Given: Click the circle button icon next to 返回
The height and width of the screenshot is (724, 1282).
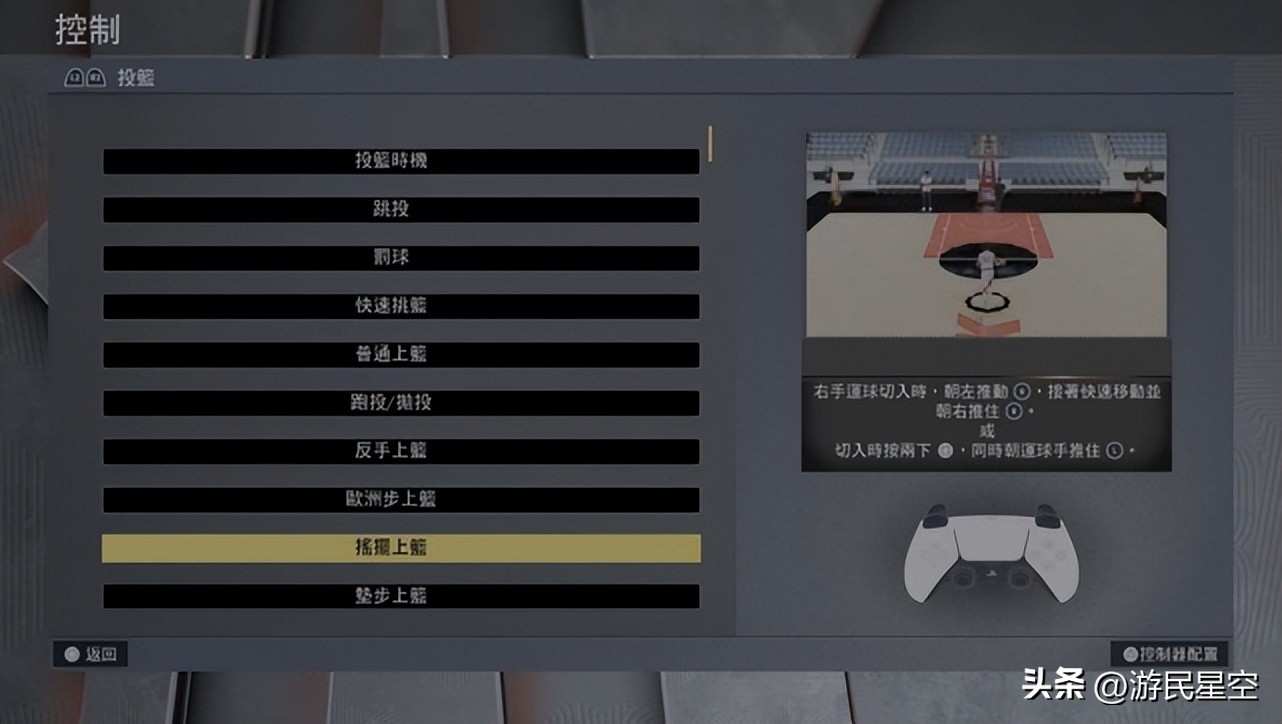Looking at the screenshot, I should point(71,654).
